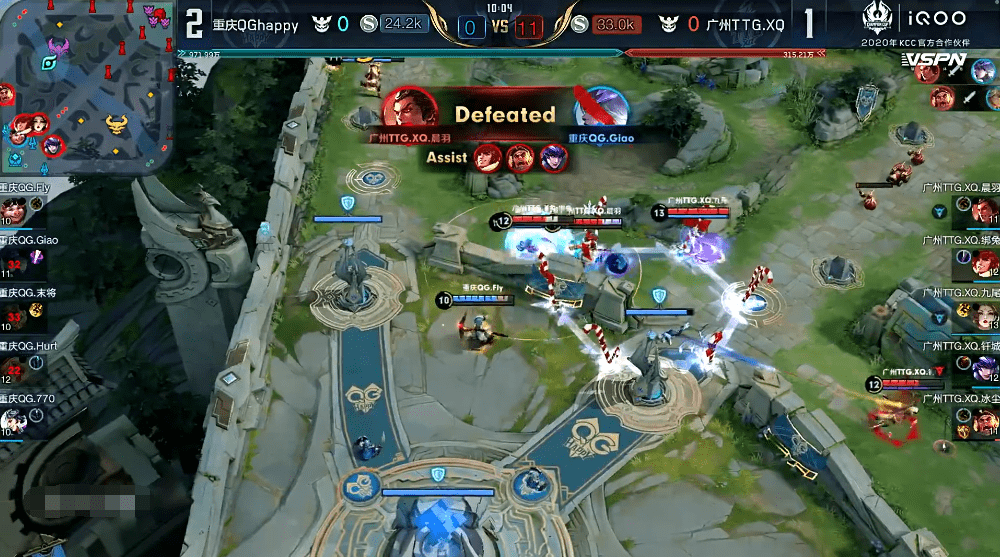Click the minimap
1000x557 pixels.
(87, 87)
